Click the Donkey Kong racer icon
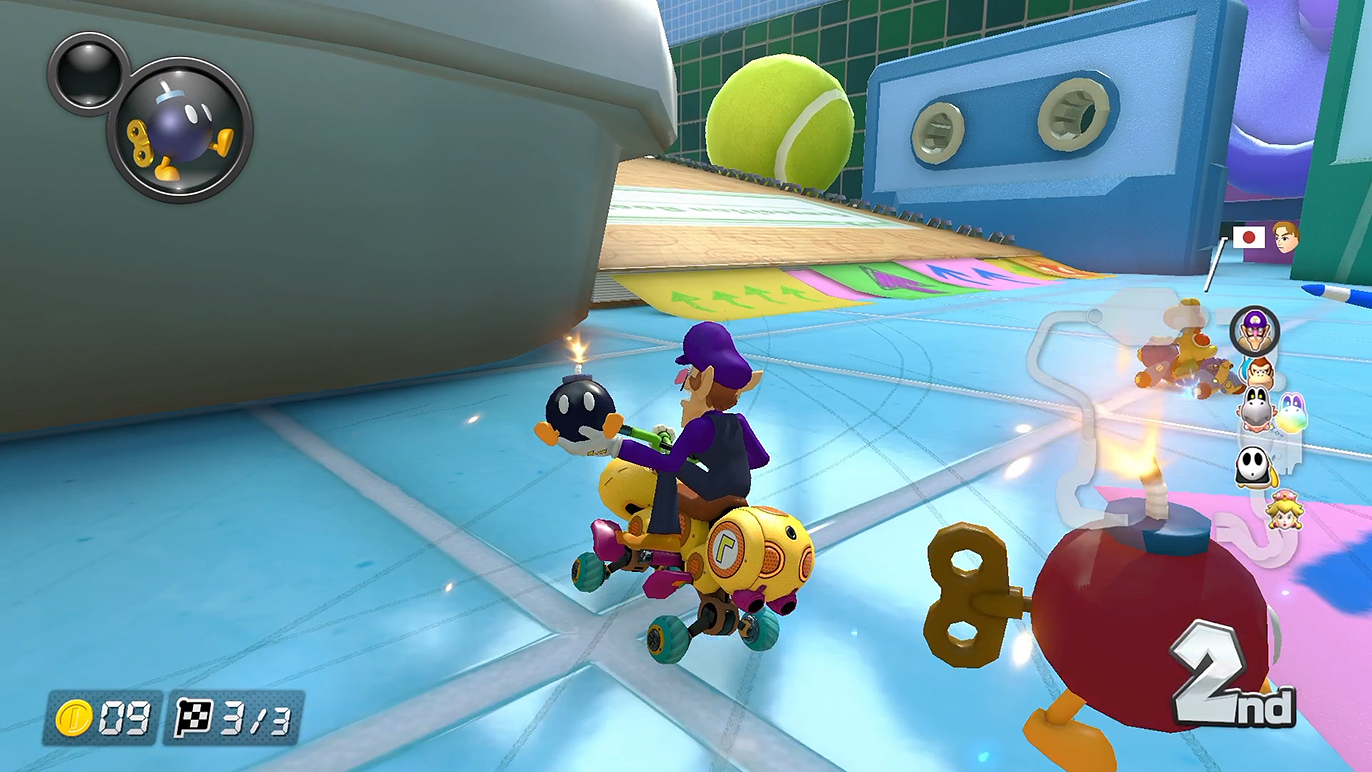Image resolution: width=1372 pixels, height=772 pixels. coord(1260,372)
